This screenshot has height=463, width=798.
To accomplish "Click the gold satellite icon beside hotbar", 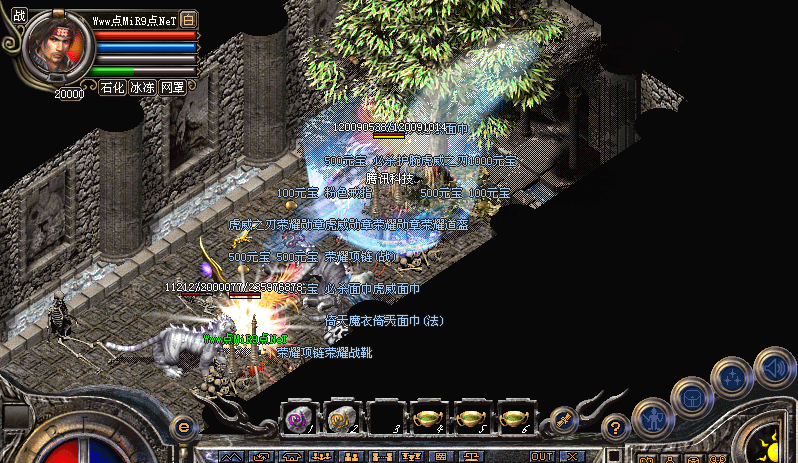I will [563, 418].
